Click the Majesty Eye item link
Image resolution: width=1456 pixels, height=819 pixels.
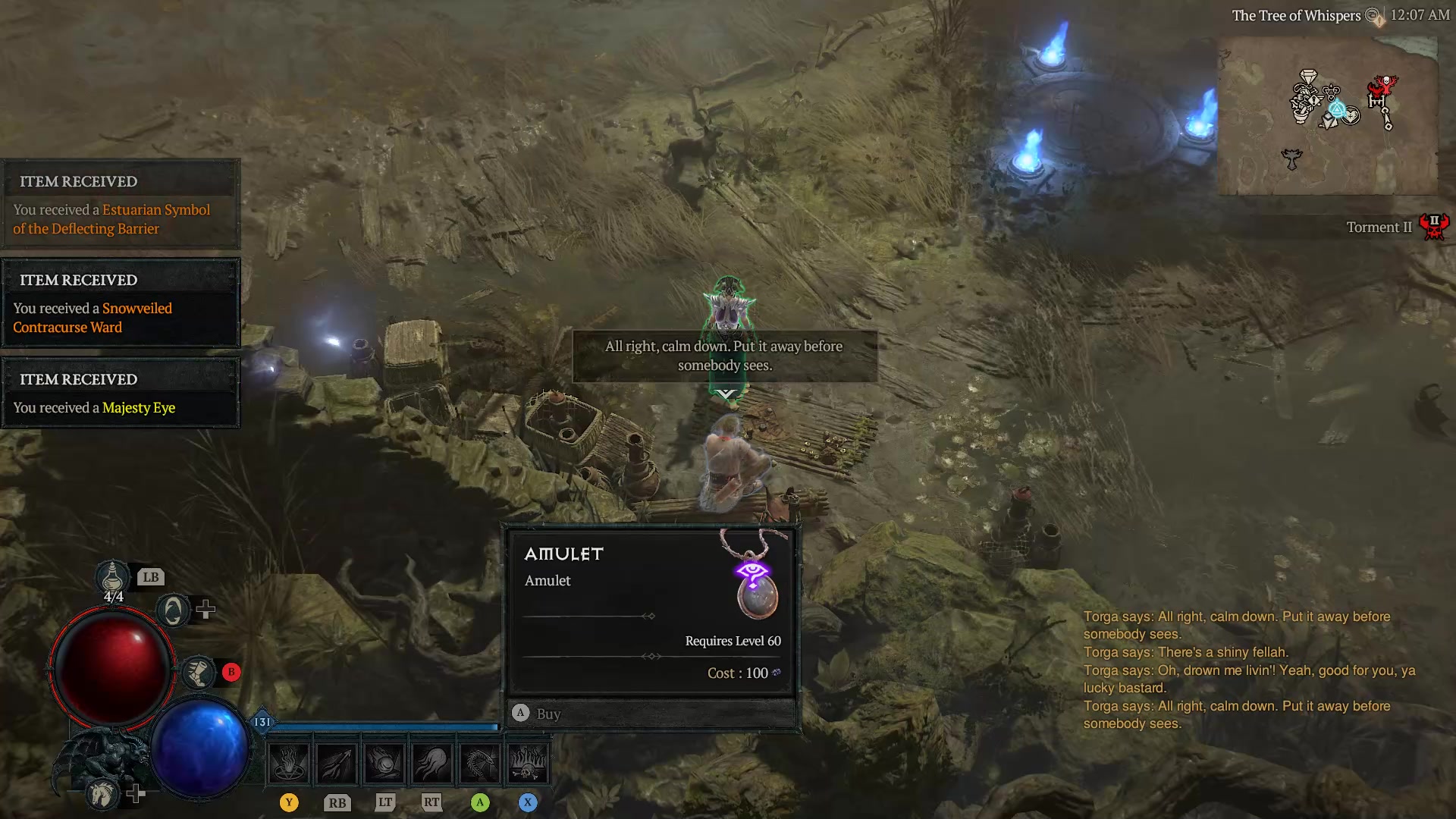tap(139, 407)
